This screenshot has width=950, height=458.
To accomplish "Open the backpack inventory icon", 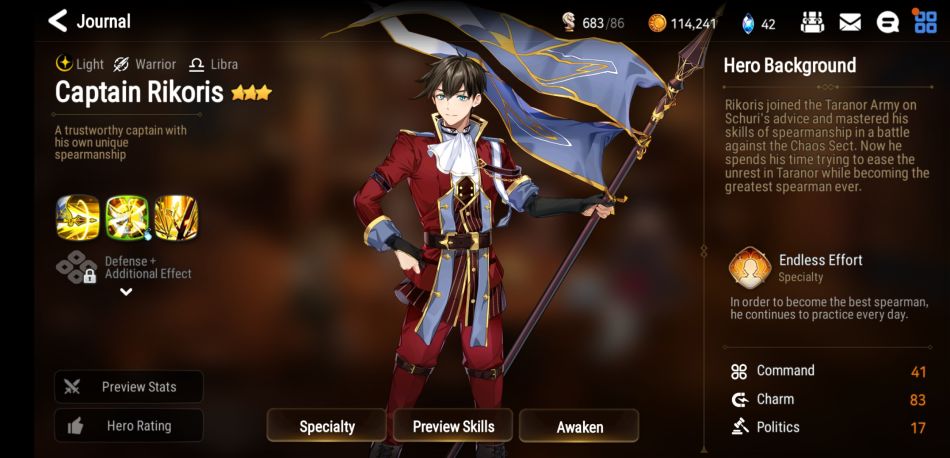I will [813, 22].
